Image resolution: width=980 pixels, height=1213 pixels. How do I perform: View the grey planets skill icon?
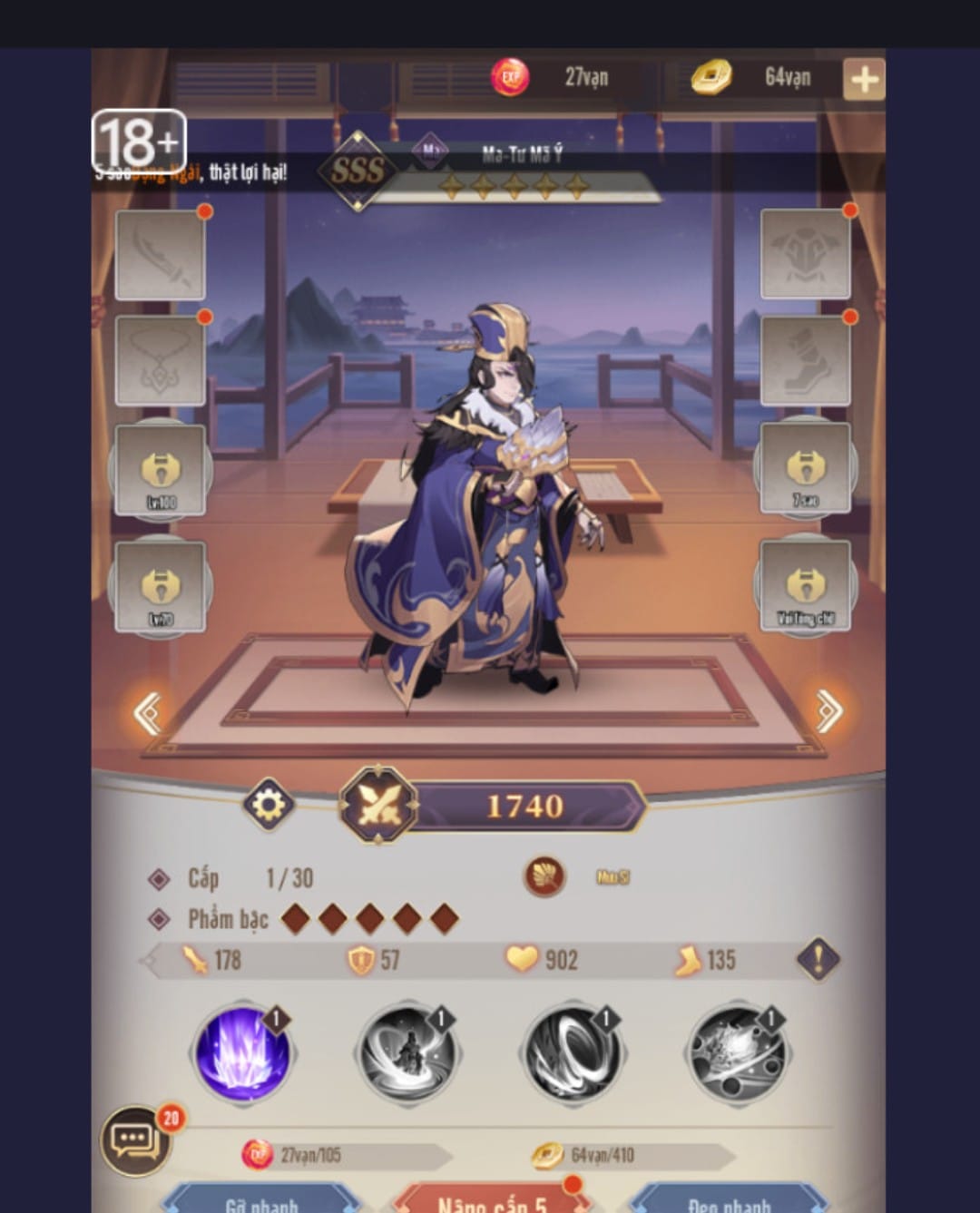[x=736, y=1054]
